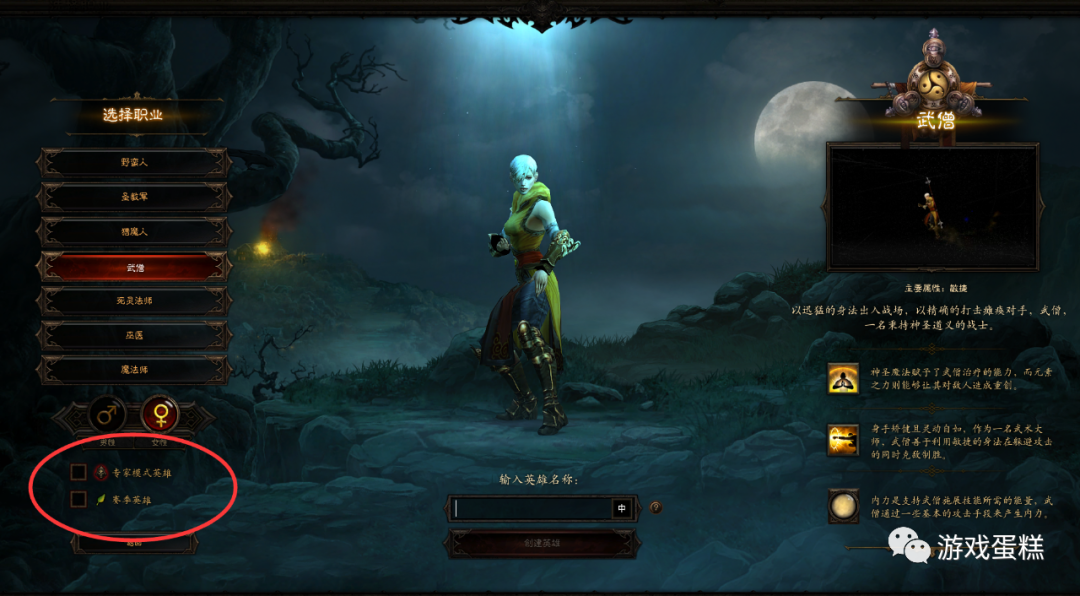Viewport: 1080px width, 596px height.
Task: Open the question mark help icon
Action: pos(656,507)
